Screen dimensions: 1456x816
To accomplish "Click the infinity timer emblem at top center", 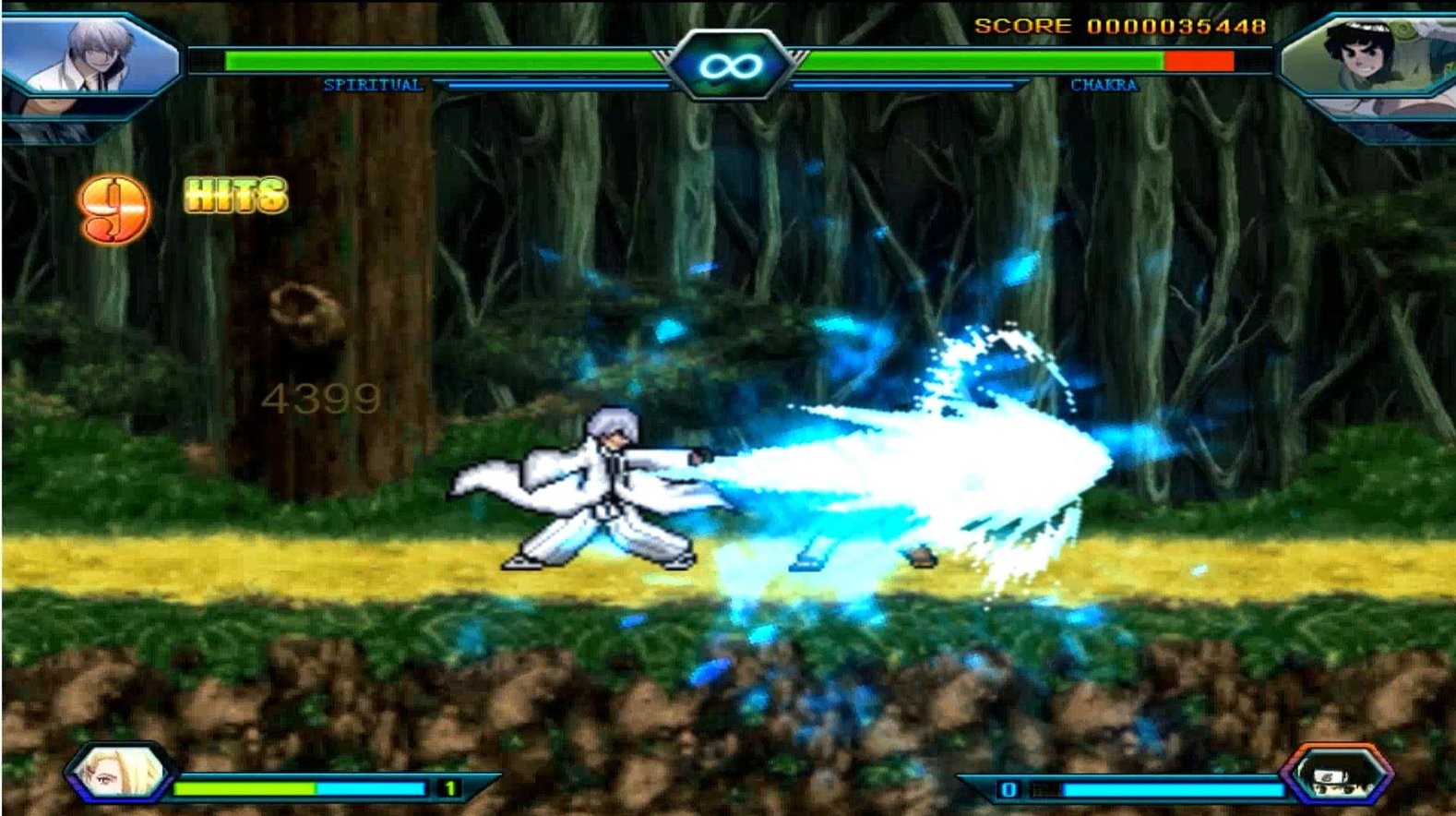I will click(728, 63).
